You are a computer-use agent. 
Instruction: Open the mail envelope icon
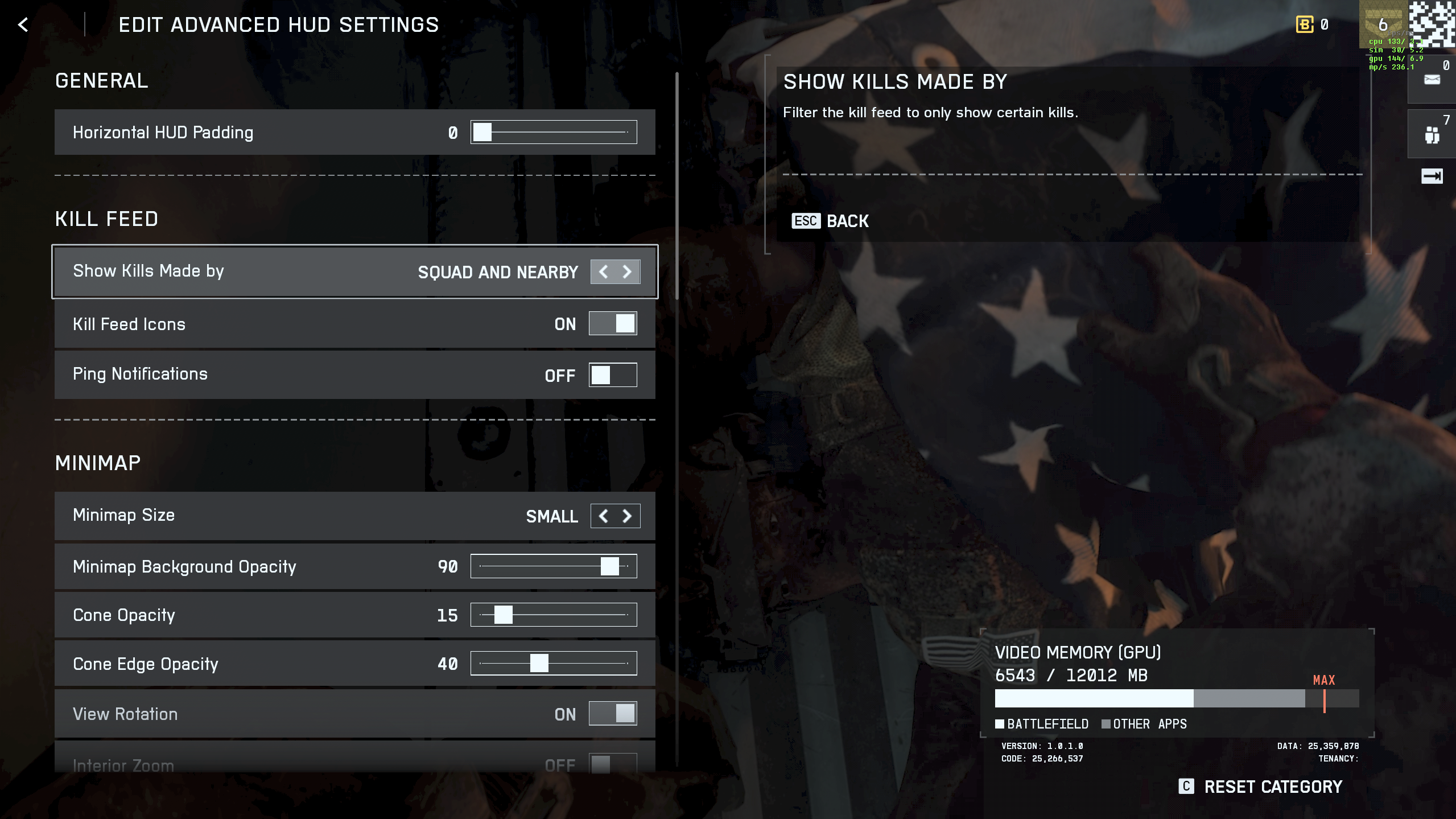pos(1432,80)
